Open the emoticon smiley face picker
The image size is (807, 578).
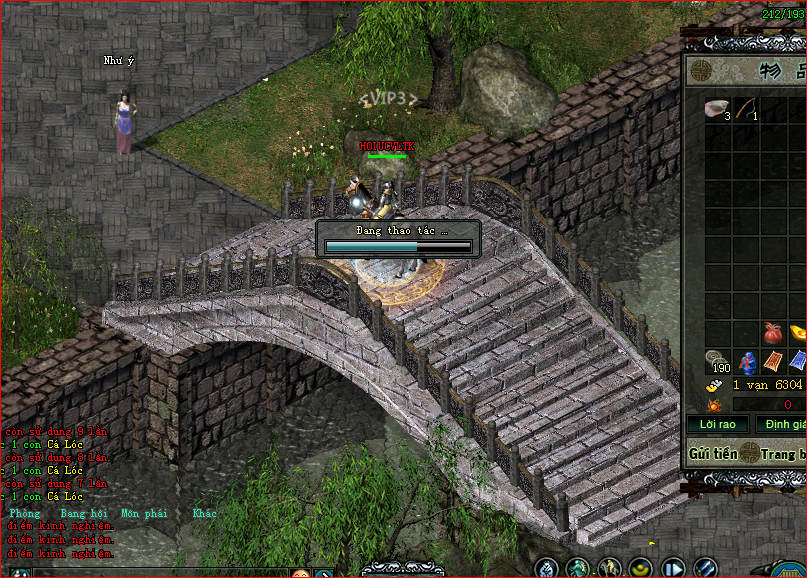[300, 574]
